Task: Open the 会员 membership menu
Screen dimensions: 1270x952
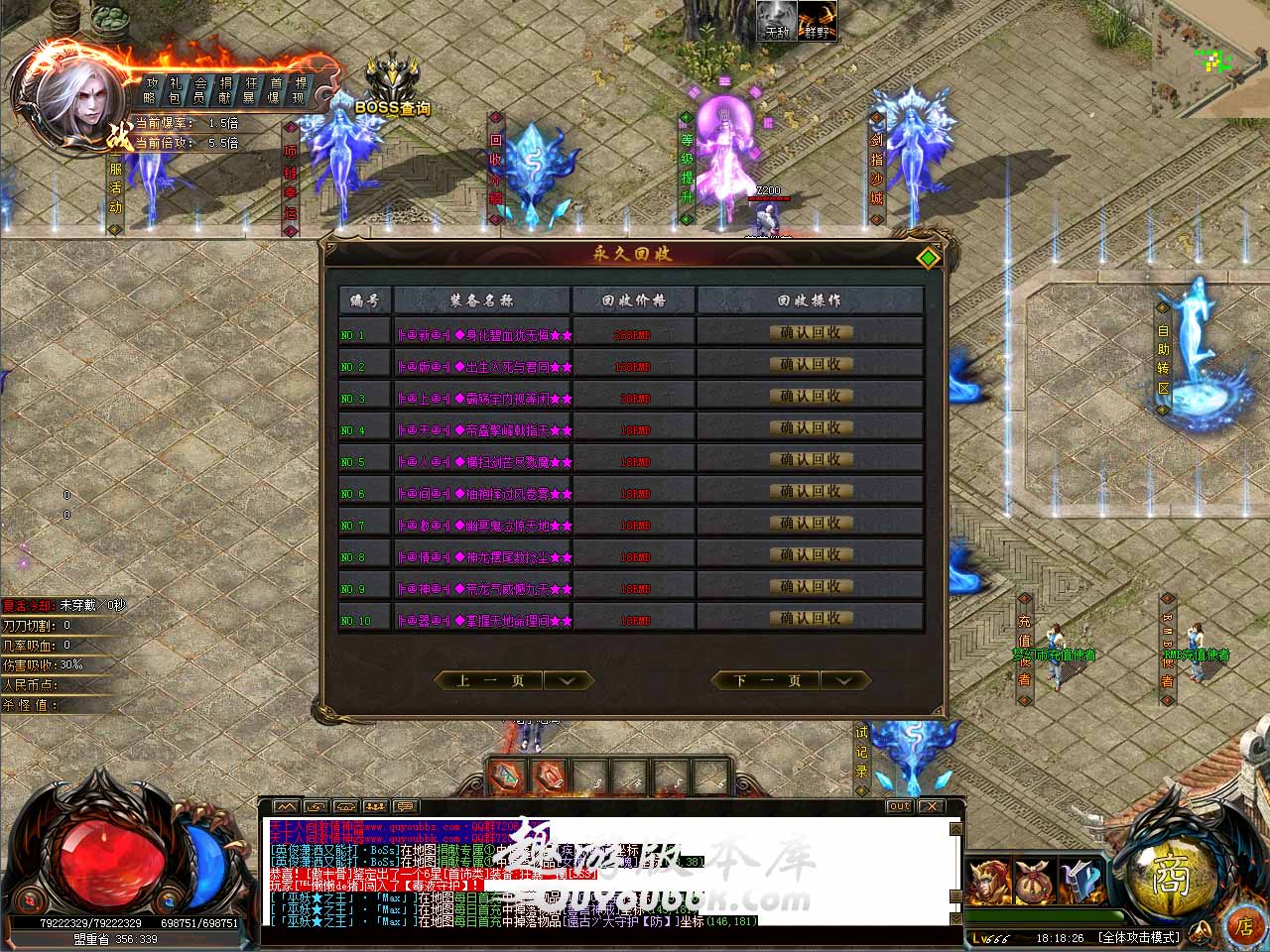Action: coord(199,90)
